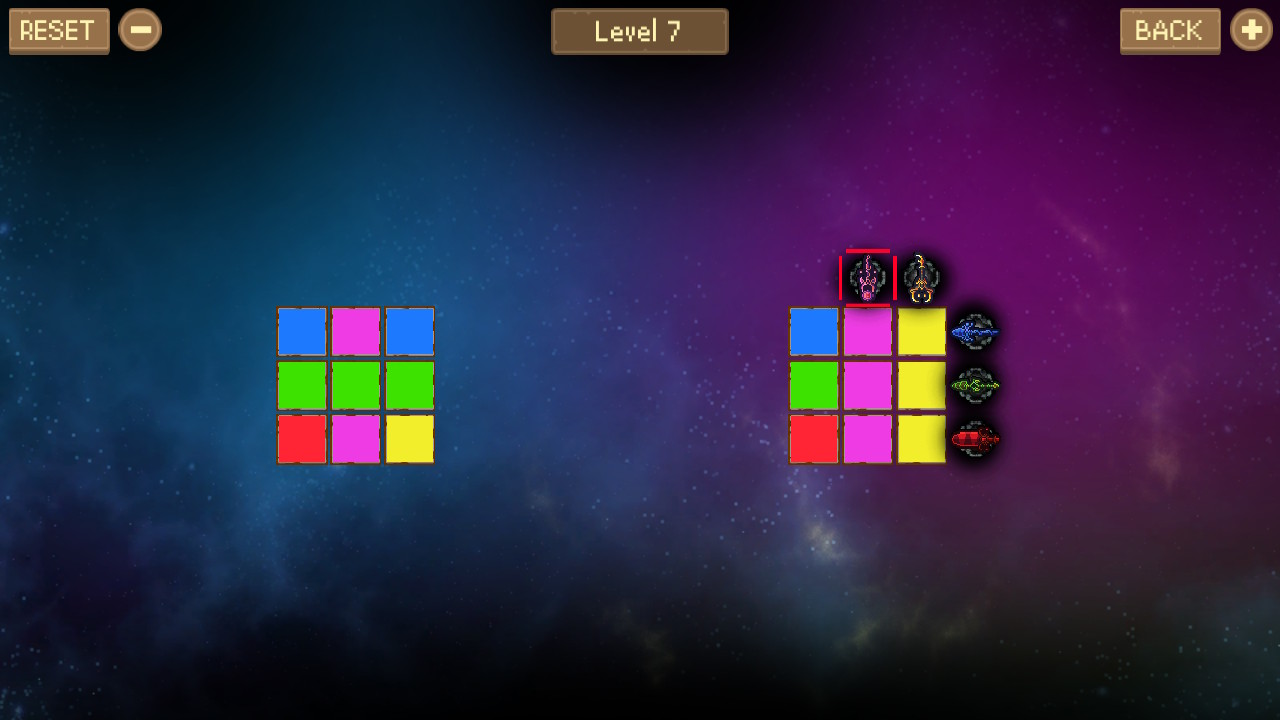Click the center magenta tile of the right grid

[868, 386]
